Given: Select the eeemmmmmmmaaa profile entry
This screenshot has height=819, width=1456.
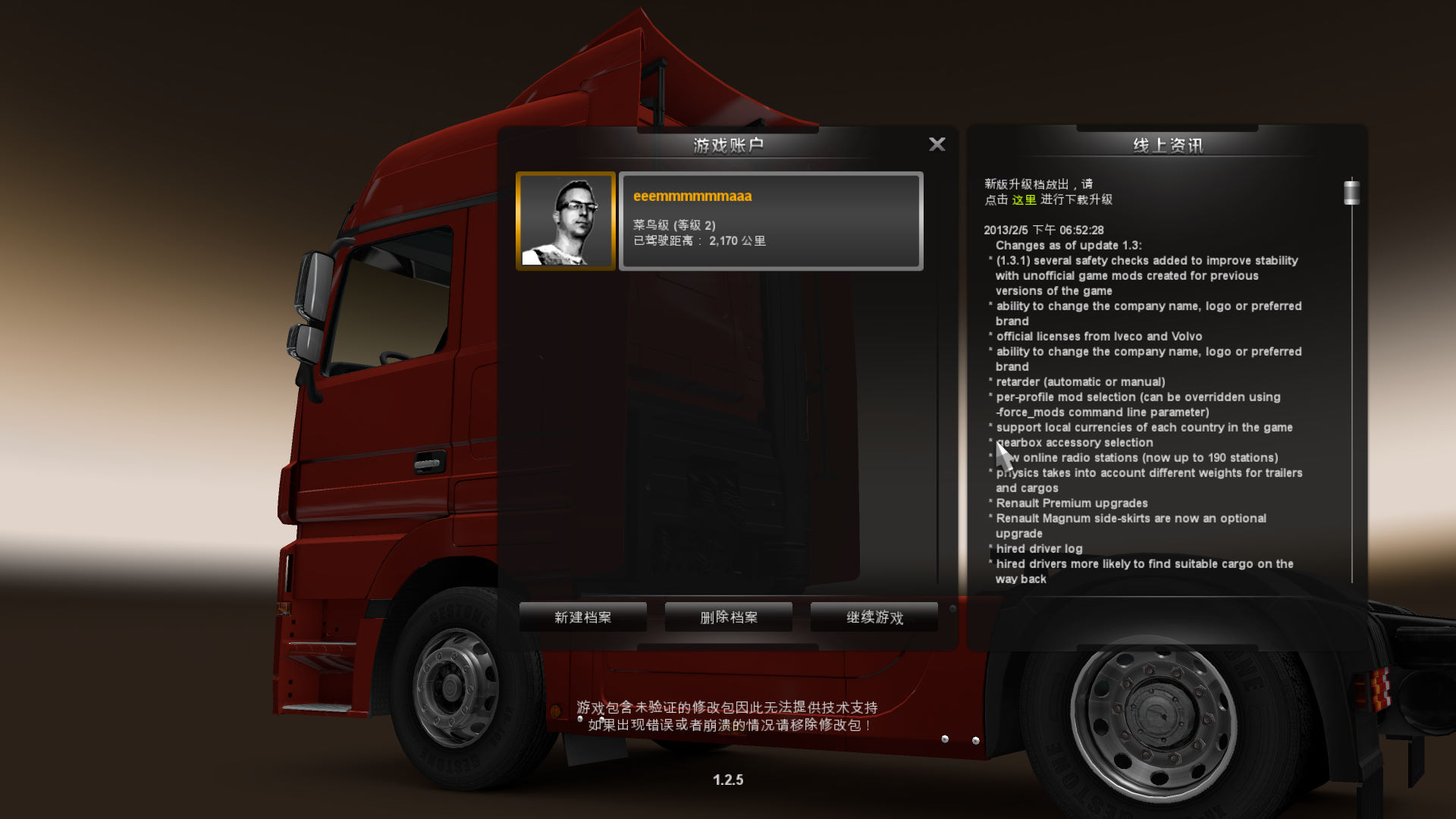Looking at the screenshot, I should coord(770,221).
